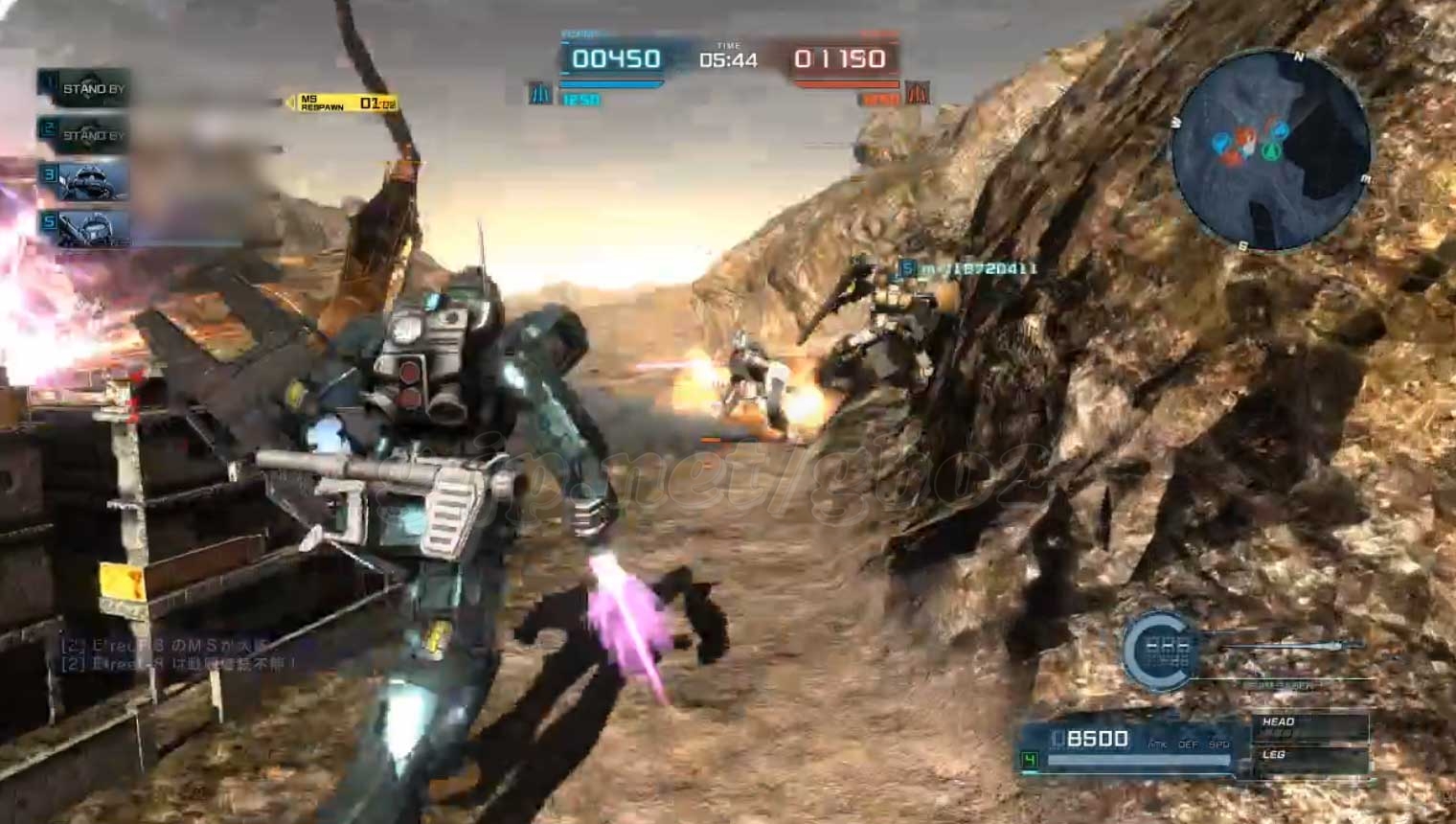The height and width of the screenshot is (824, 1456).
Task: Choose squad member 3 portrait
Action: (84, 180)
